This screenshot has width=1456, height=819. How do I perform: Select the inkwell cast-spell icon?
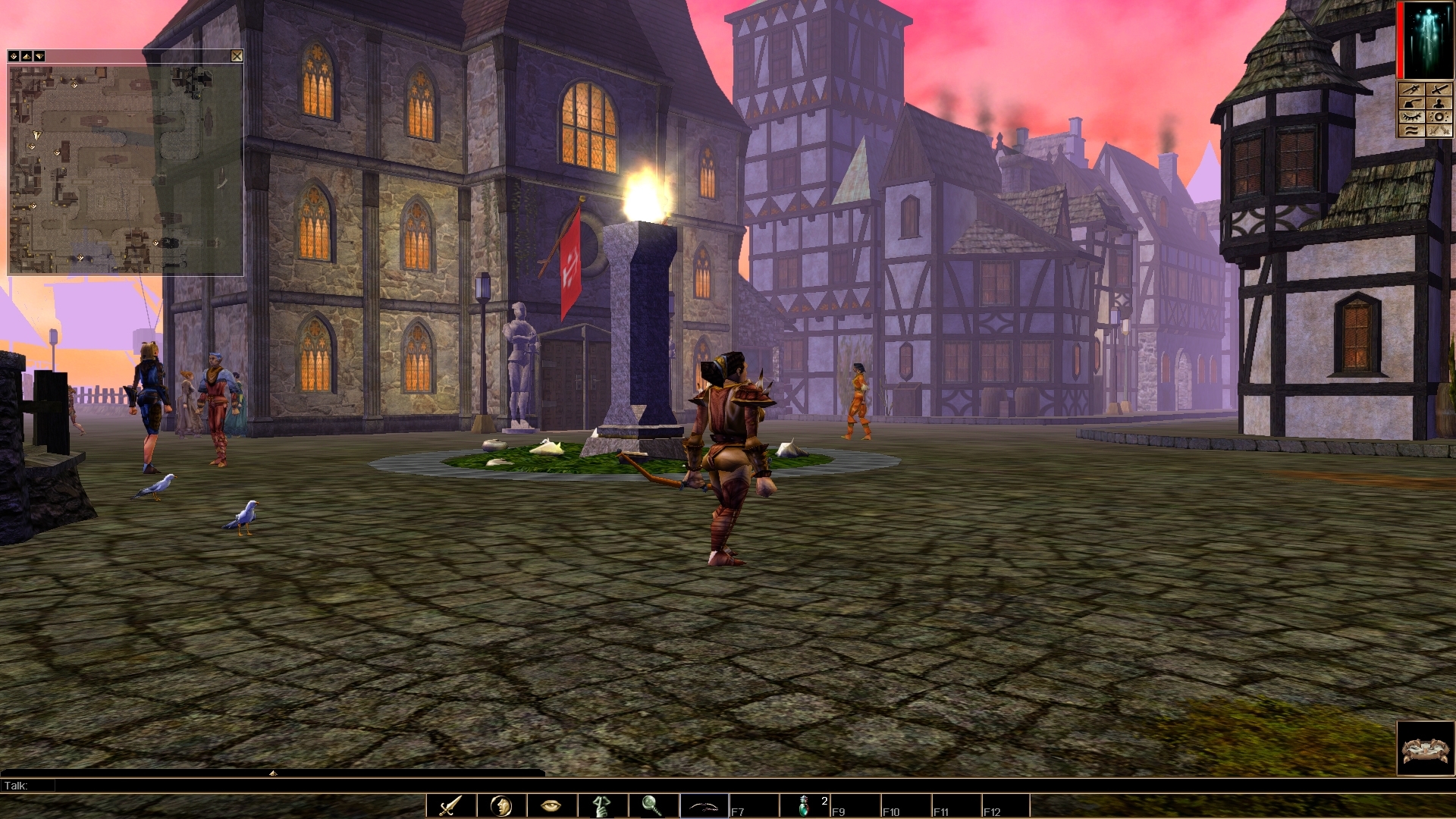coord(1412,102)
